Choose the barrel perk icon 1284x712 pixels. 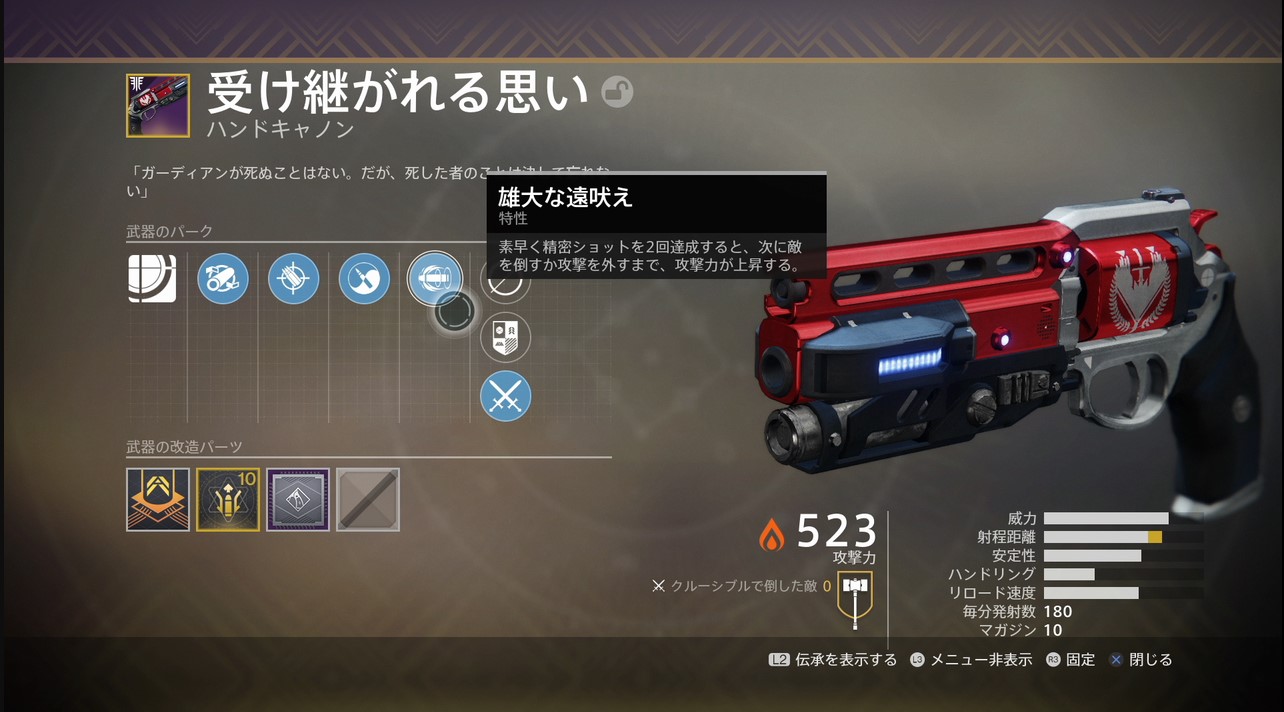point(223,278)
